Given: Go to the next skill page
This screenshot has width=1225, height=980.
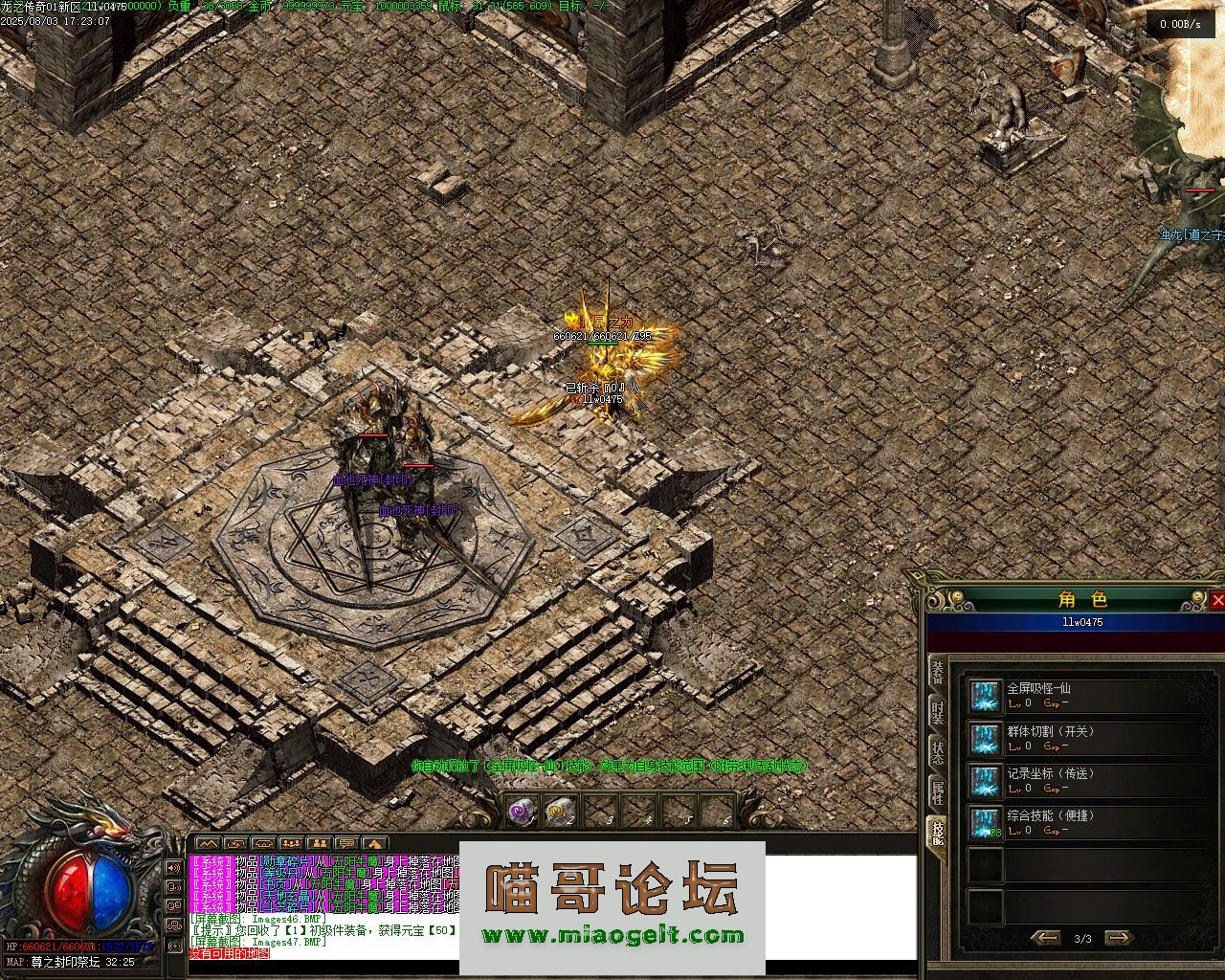Looking at the screenshot, I should tap(1118, 938).
